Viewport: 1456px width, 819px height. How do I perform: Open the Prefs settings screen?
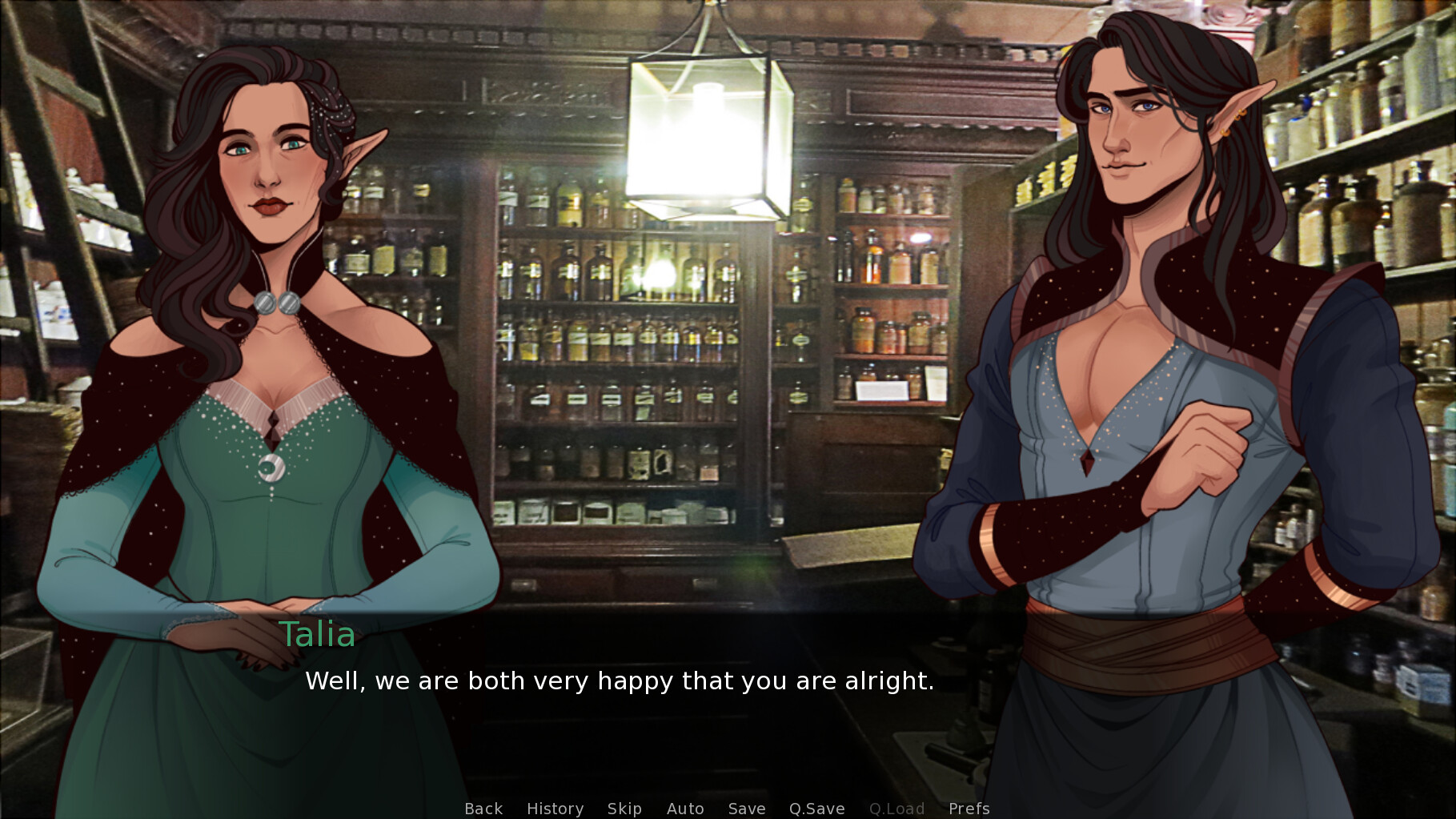click(x=969, y=809)
